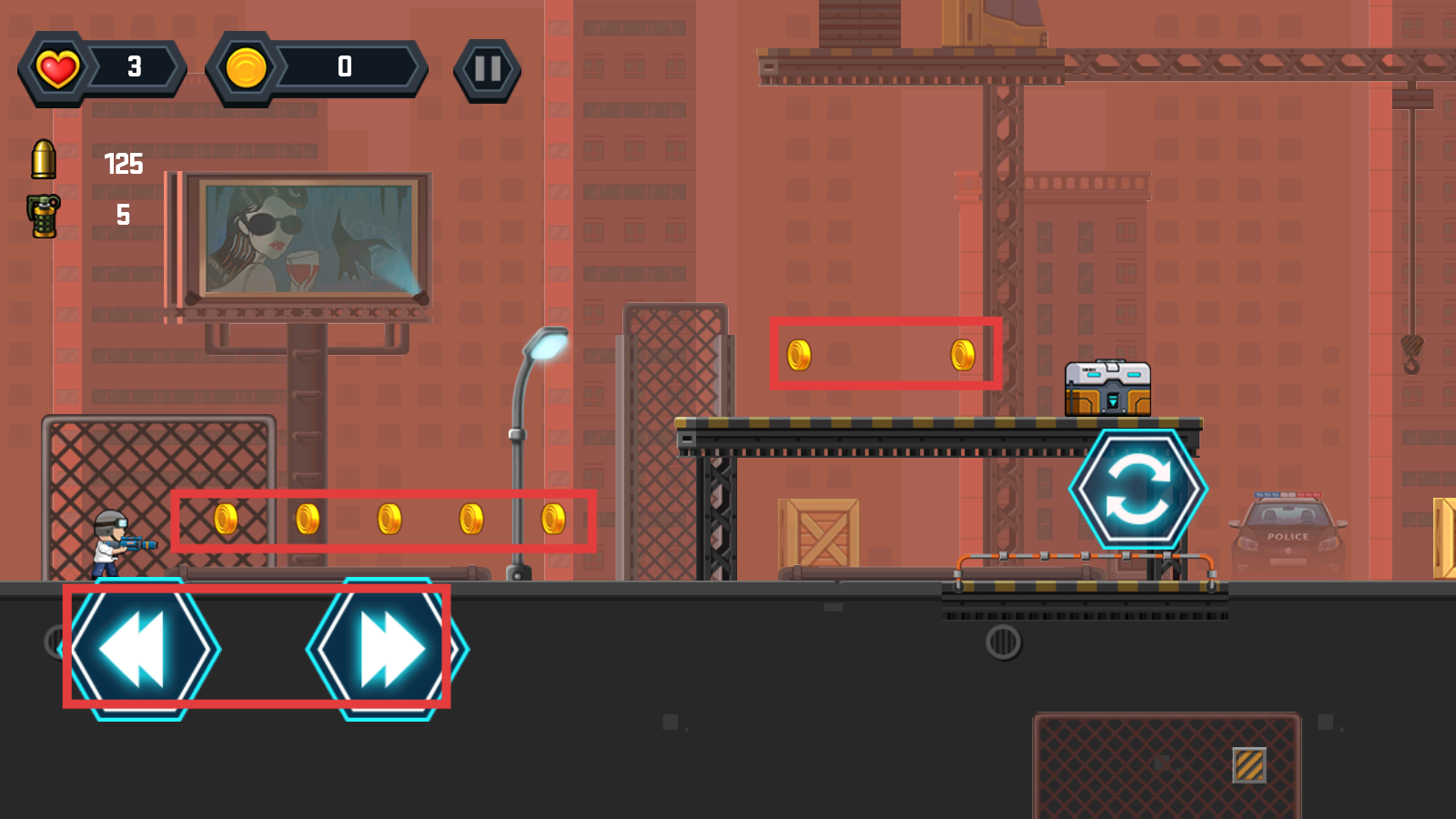The image size is (1456, 819).
Task: Move right with the double-arrow button
Action: [x=389, y=650]
